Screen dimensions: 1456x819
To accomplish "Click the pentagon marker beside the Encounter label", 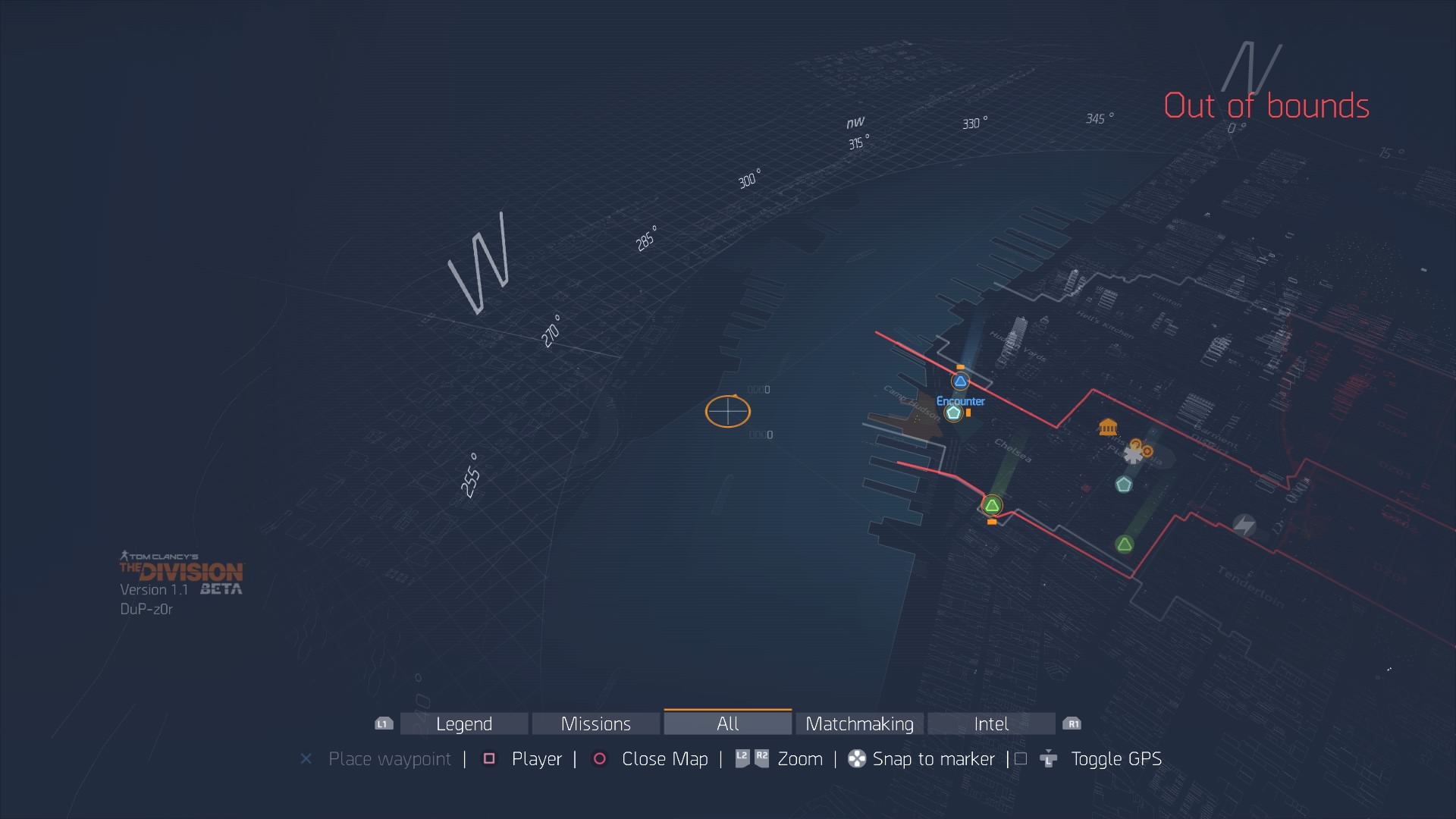I will (954, 413).
